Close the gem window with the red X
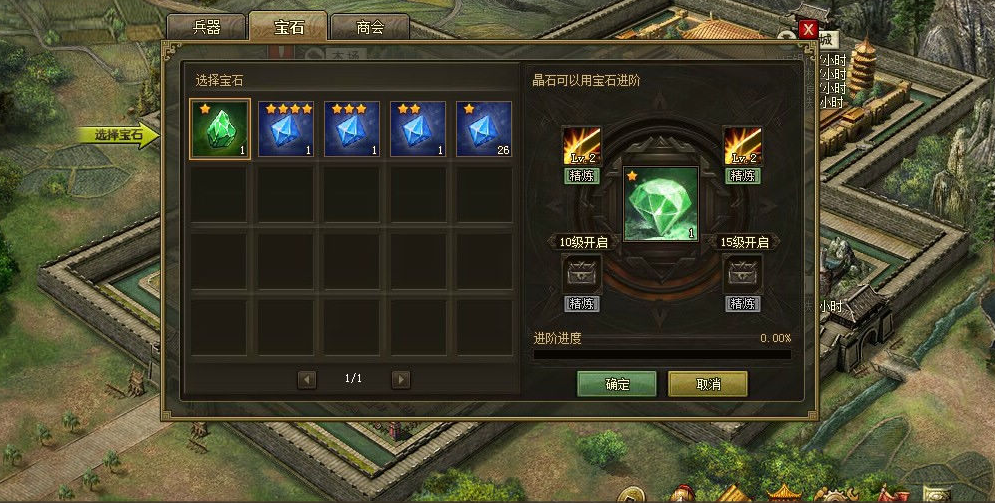The image size is (995, 503). coord(808,30)
